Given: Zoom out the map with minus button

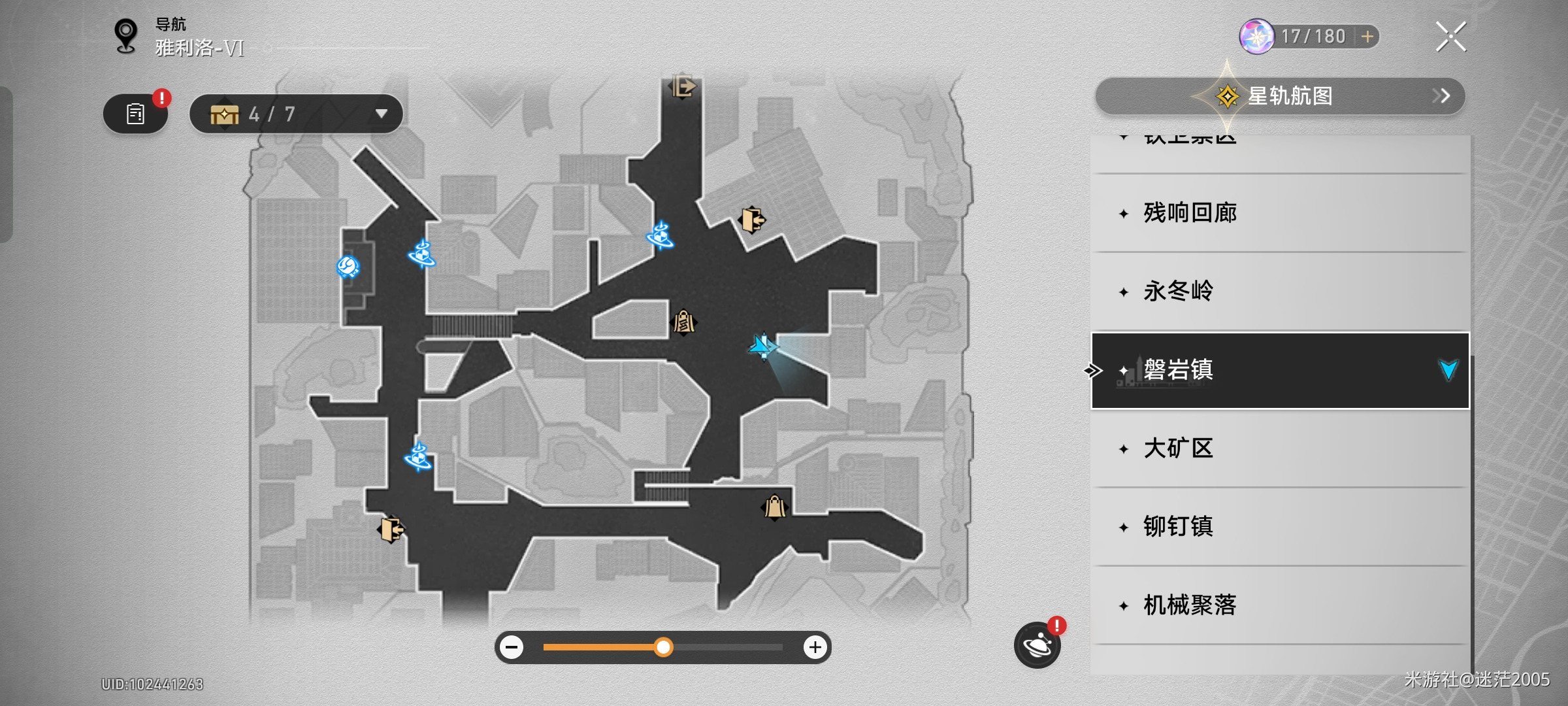Looking at the screenshot, I should click(512, 648).
